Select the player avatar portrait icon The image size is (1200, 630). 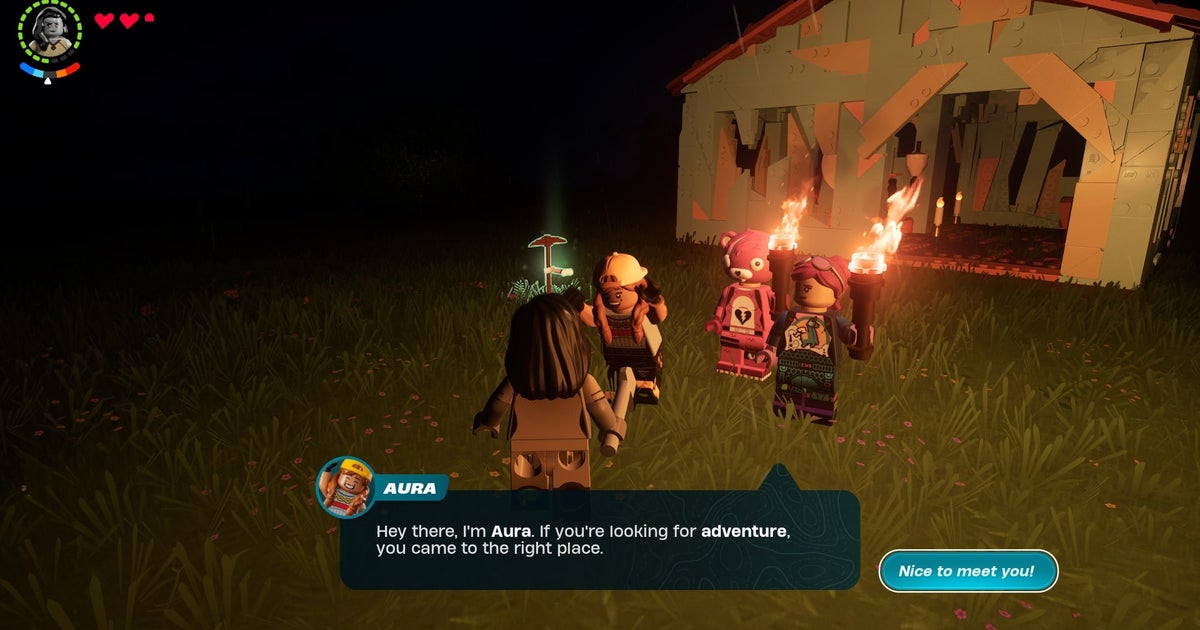click(x=49, y=31)
